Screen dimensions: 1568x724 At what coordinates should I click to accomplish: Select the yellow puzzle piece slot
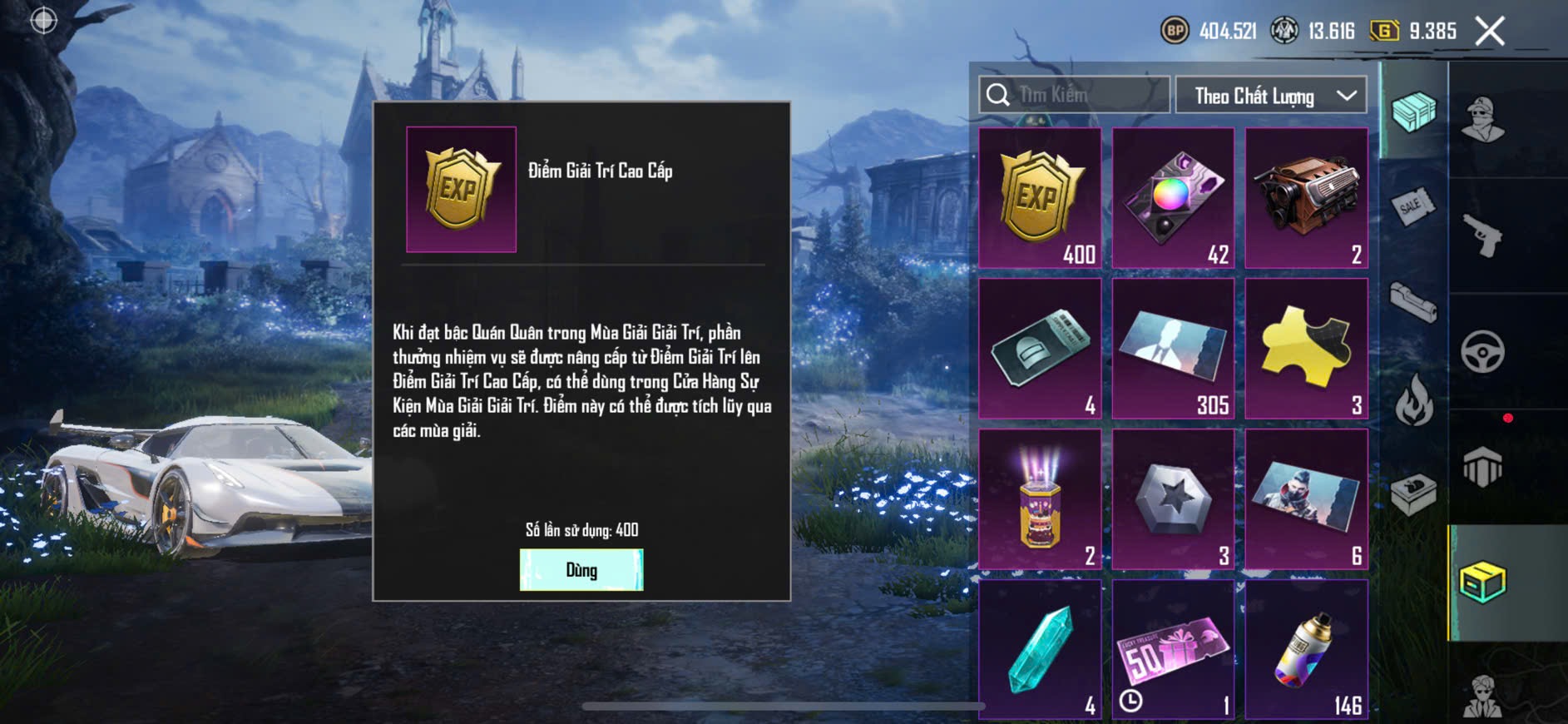1306,349
